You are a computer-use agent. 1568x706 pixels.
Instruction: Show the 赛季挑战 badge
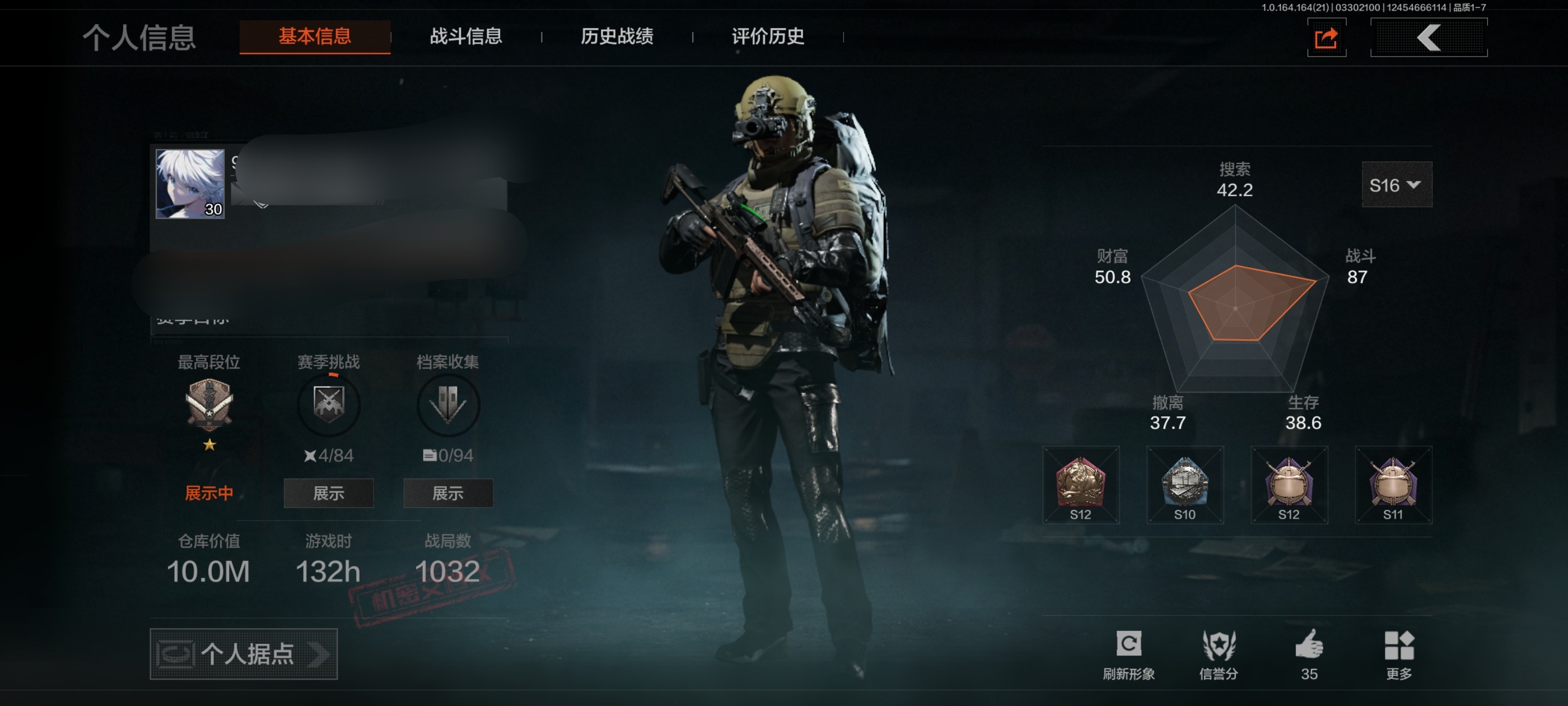click(328, 493)
